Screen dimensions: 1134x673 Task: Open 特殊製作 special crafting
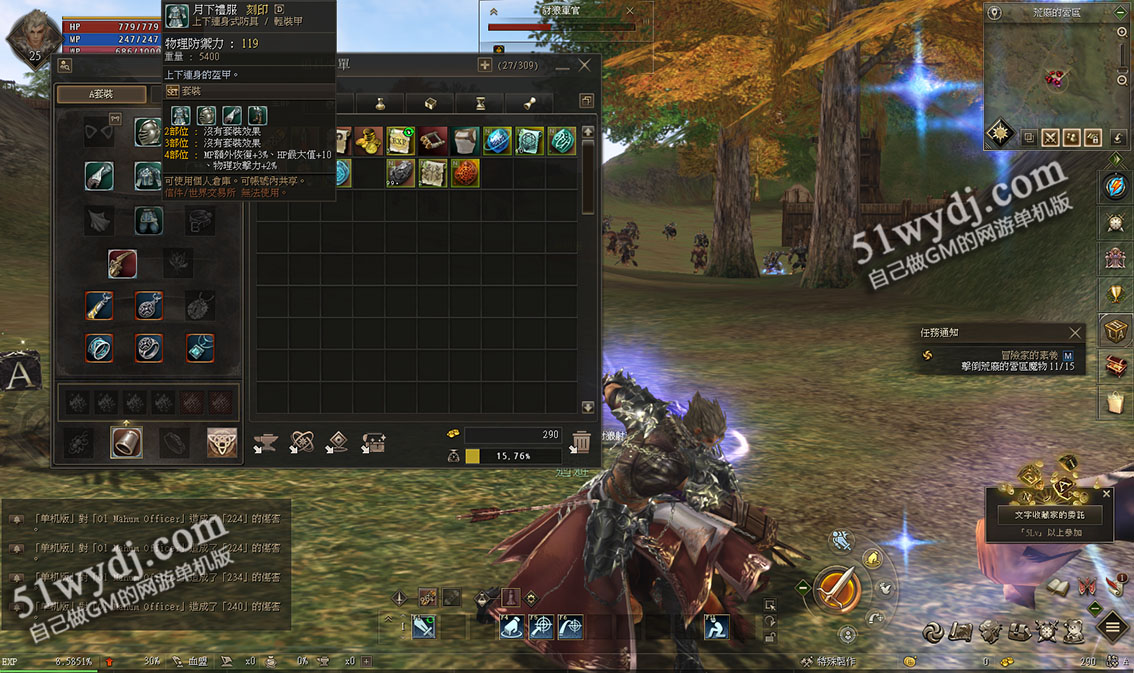(828, 661)
